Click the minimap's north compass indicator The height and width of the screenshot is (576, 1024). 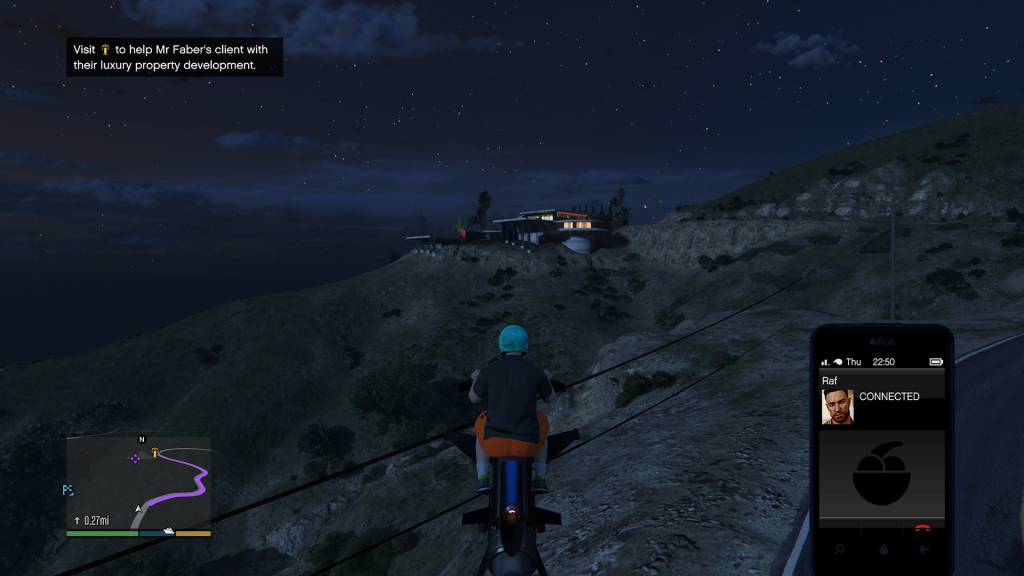pyautogui.click(x=141, y=439)
